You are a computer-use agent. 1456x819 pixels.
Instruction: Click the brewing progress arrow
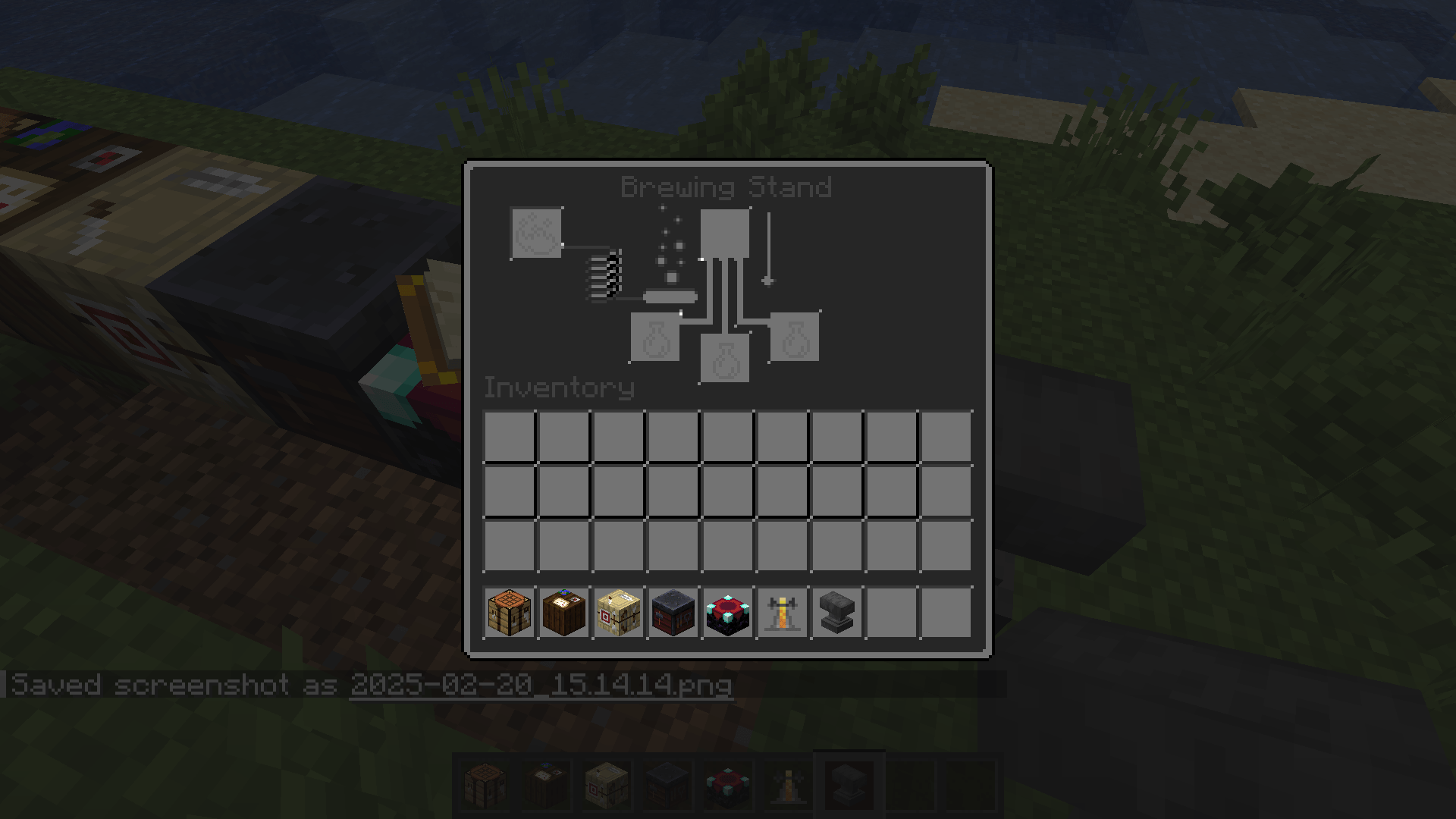[768, 250]
